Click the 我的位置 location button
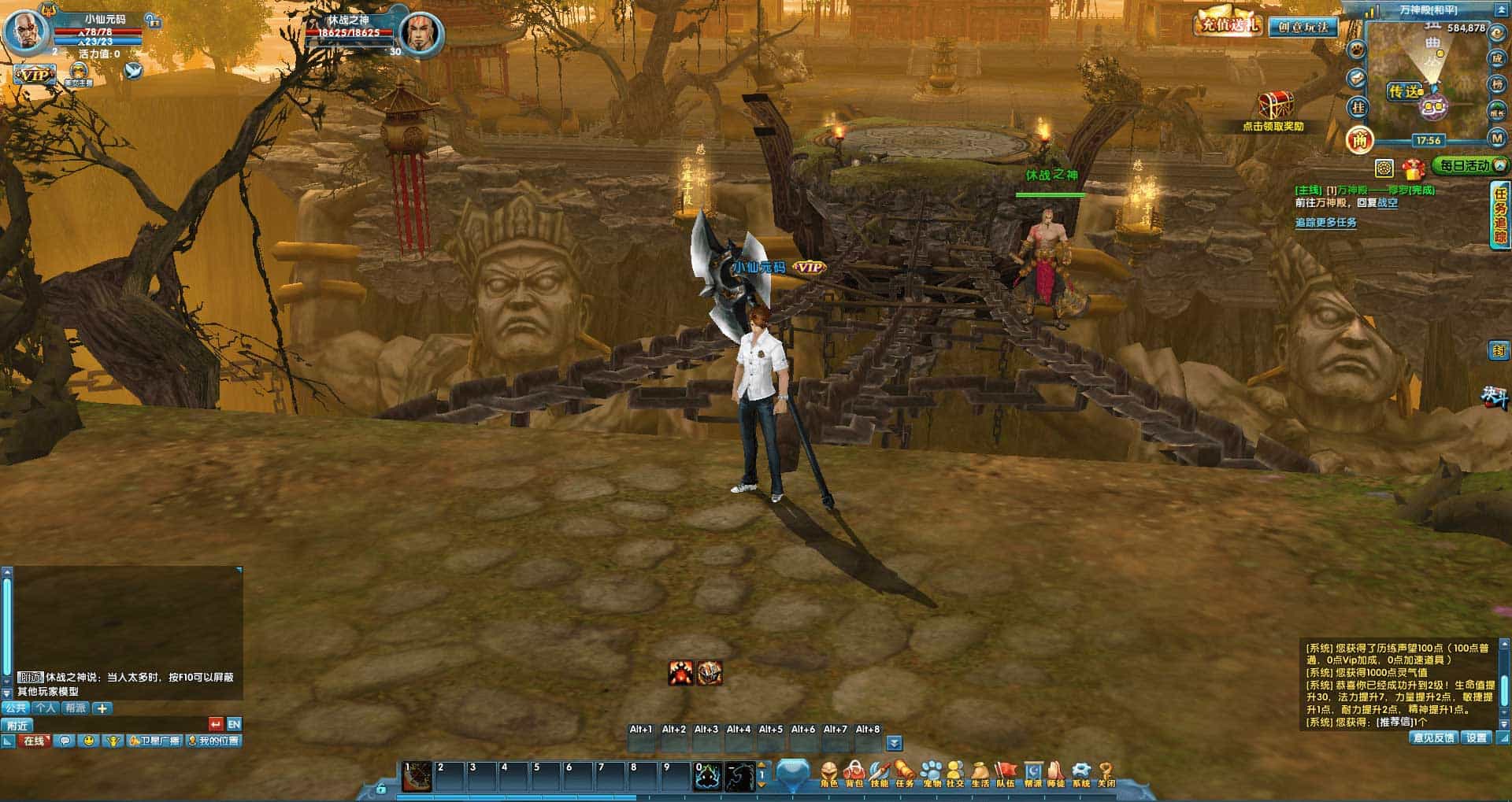The width and height of the screenshot is (1512, 802). pos(213,741)
